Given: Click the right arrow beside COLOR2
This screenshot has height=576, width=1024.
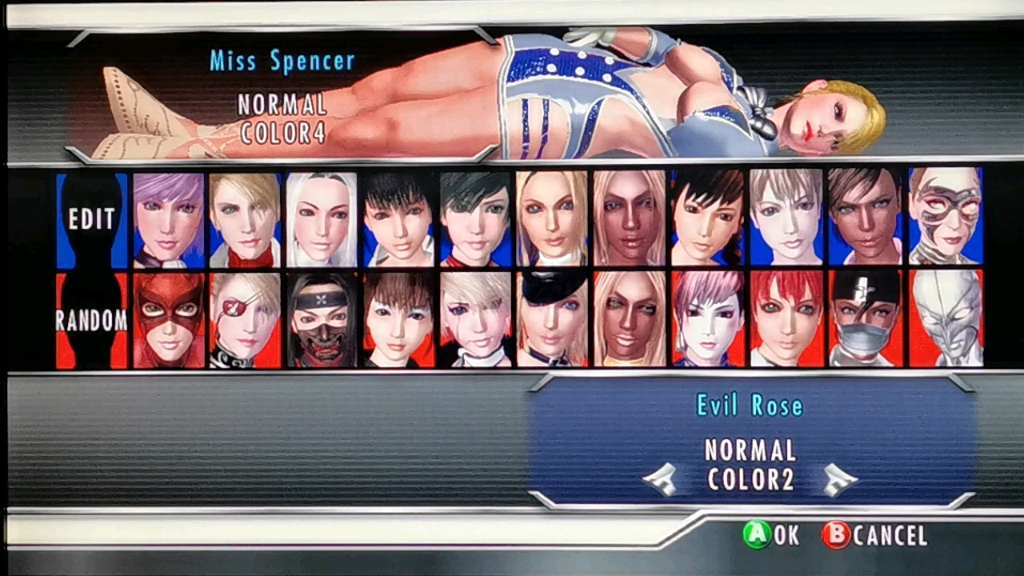Looking at the screenshot, I should pos(839,481).
